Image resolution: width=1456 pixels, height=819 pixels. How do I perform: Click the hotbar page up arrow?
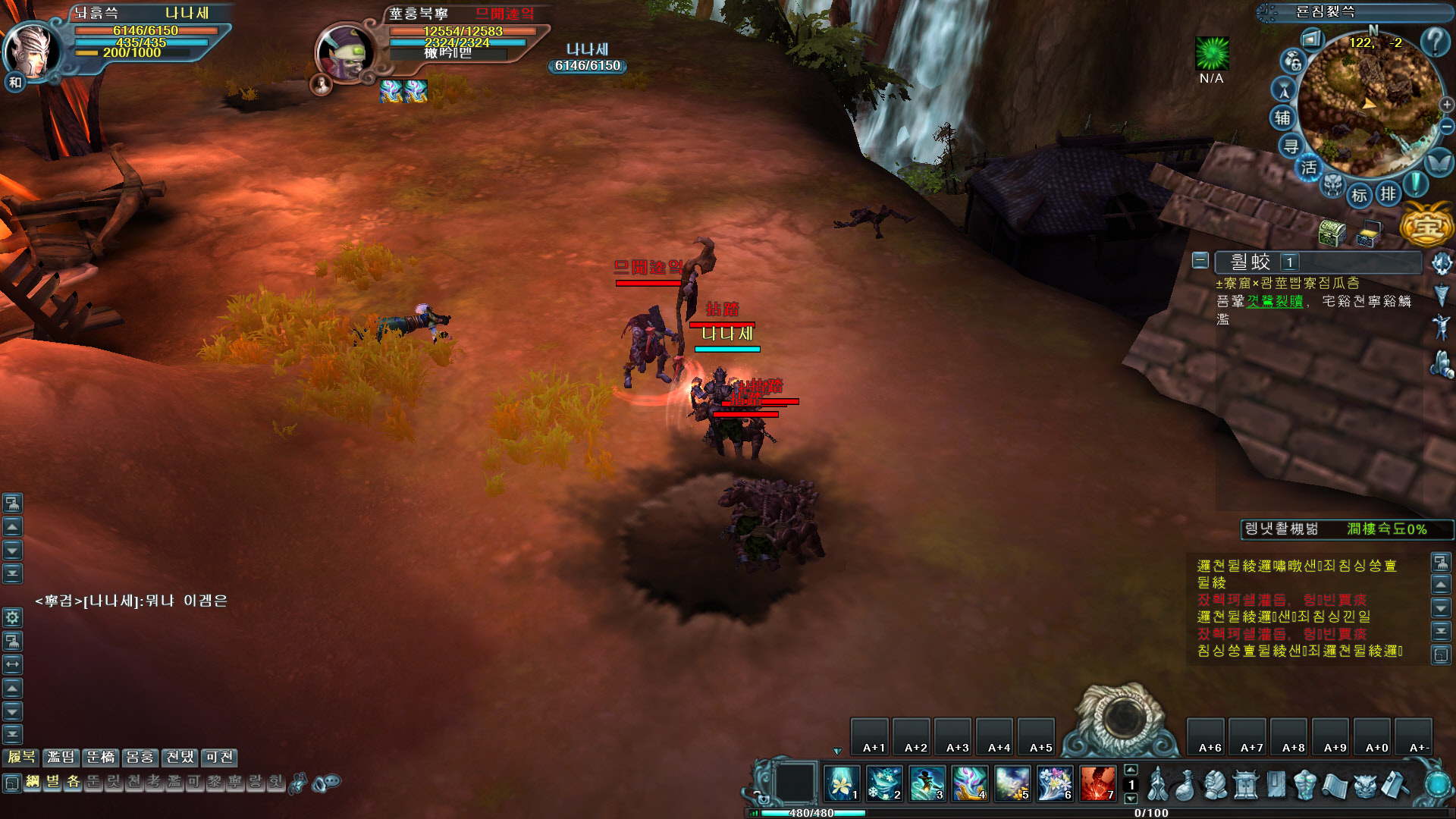[x=1131, y=770]
